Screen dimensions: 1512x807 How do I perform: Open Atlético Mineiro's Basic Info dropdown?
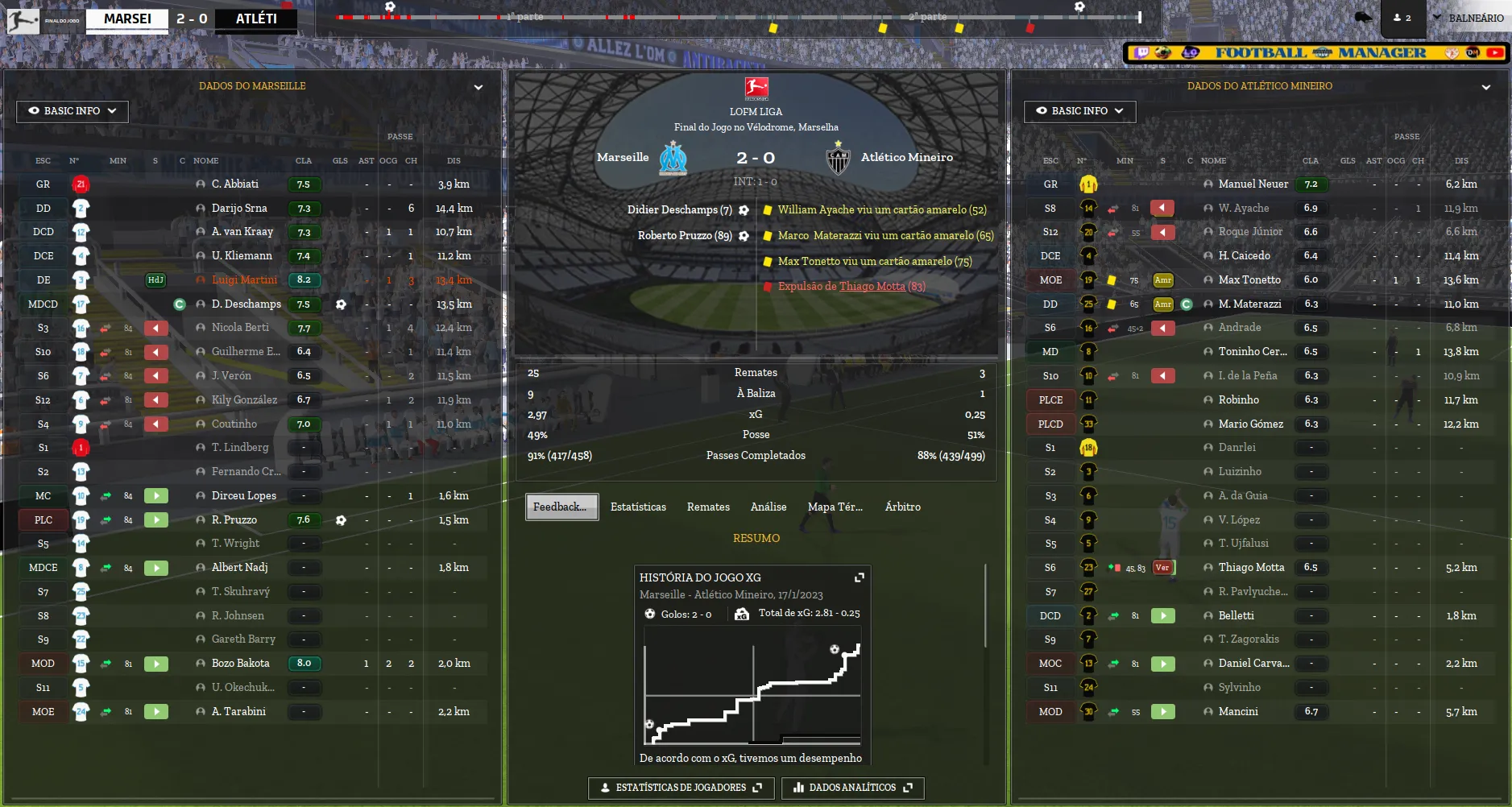point(1079,111)
